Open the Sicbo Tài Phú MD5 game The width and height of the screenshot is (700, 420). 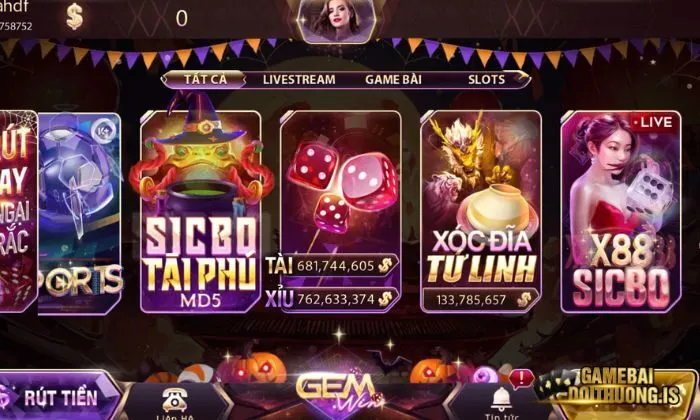click(x=200, y=210)
